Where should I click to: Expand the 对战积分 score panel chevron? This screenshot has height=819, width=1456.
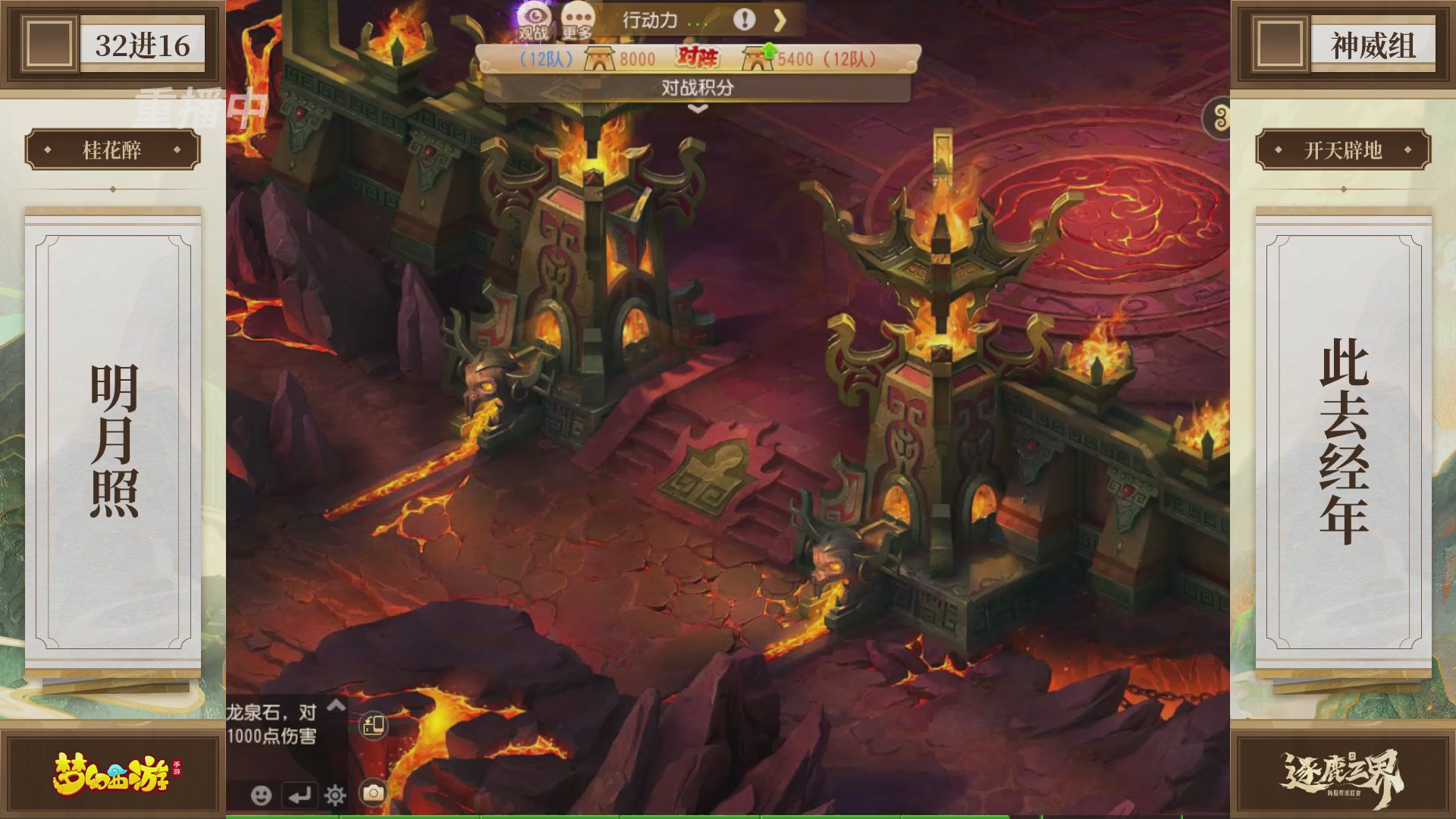[698, 109]
